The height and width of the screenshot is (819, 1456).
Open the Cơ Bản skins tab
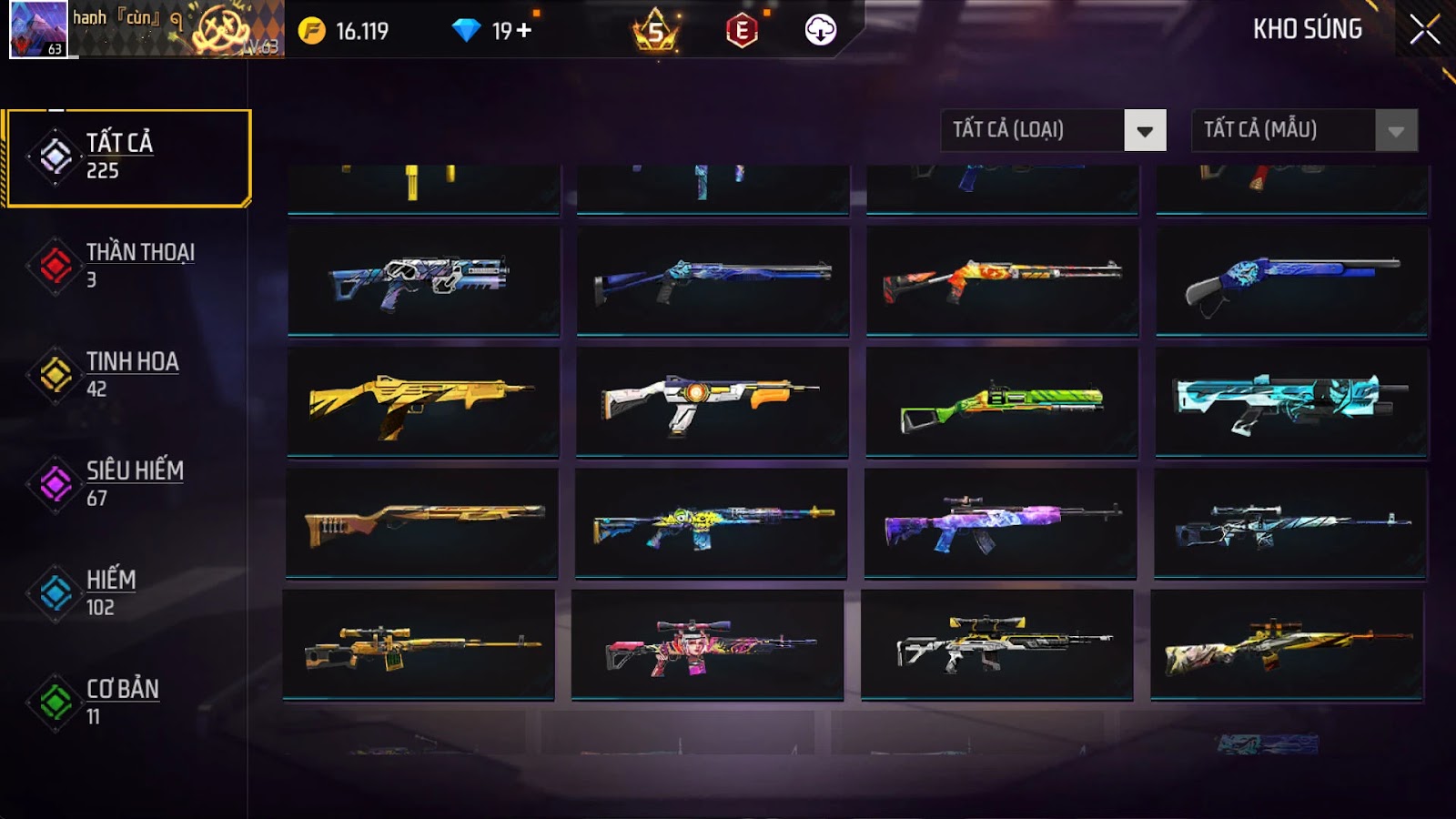click(x=127, y=702)
